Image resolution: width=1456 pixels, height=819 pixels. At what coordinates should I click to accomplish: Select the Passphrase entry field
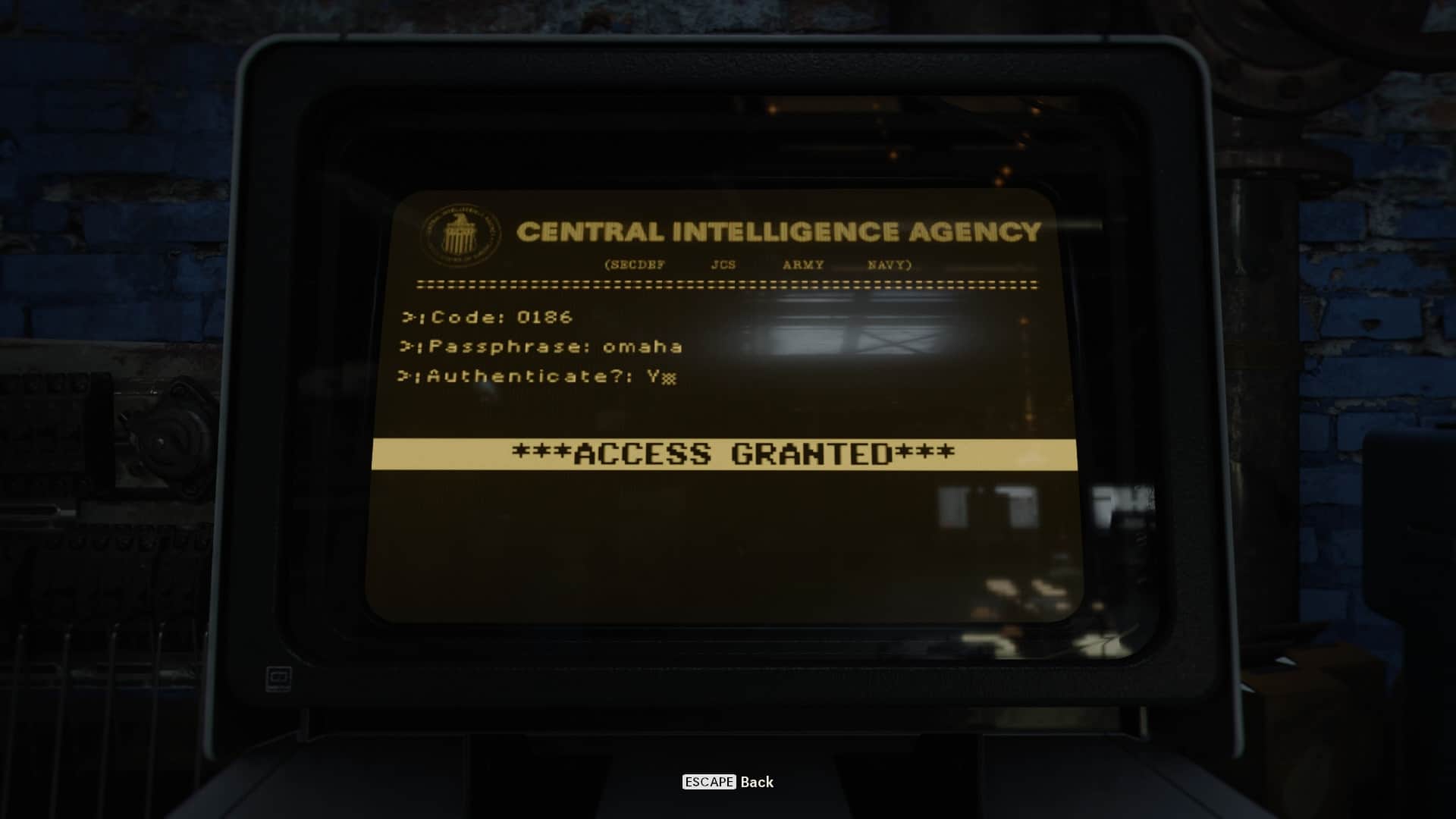(642, 347)
